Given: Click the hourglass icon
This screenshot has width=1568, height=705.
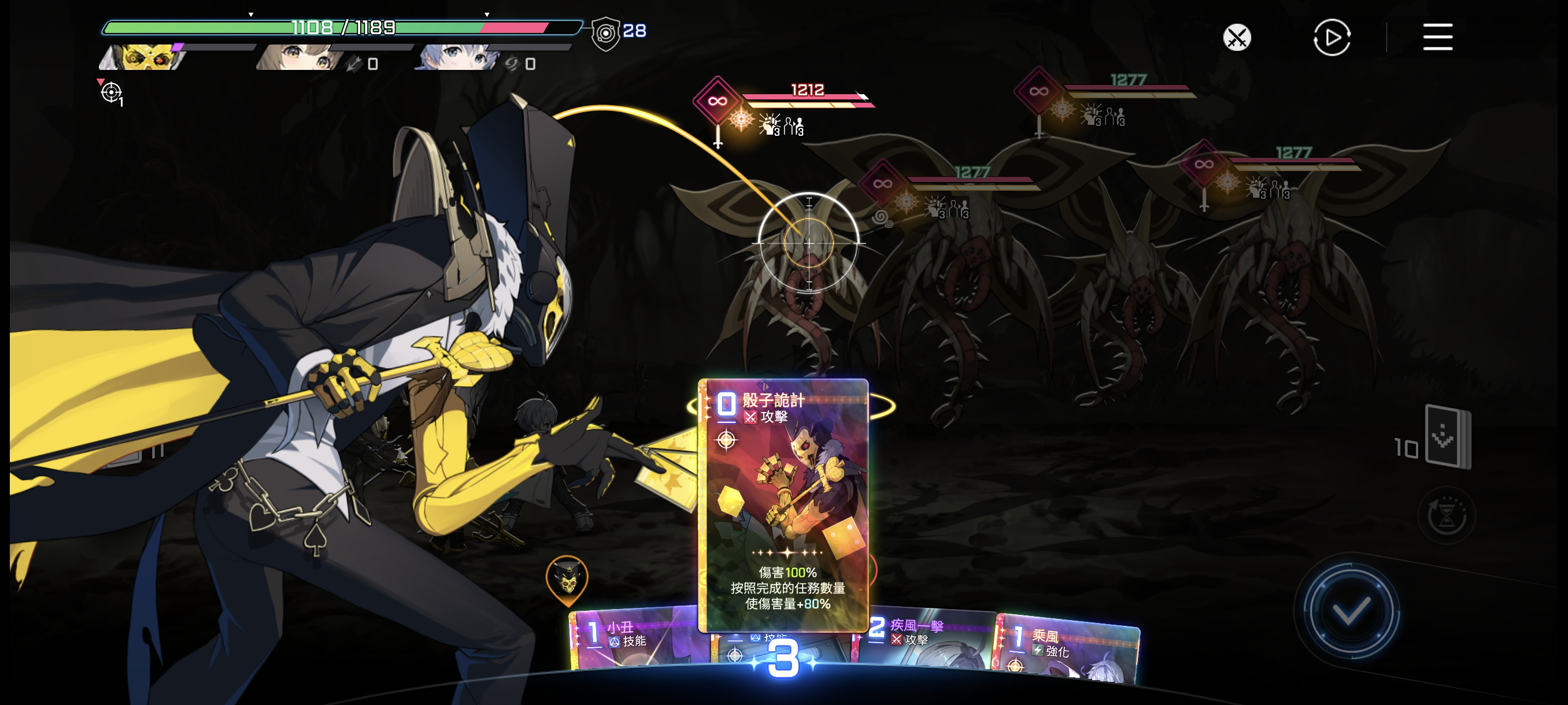Looking at the screenshot, I should click(1446, 517).
